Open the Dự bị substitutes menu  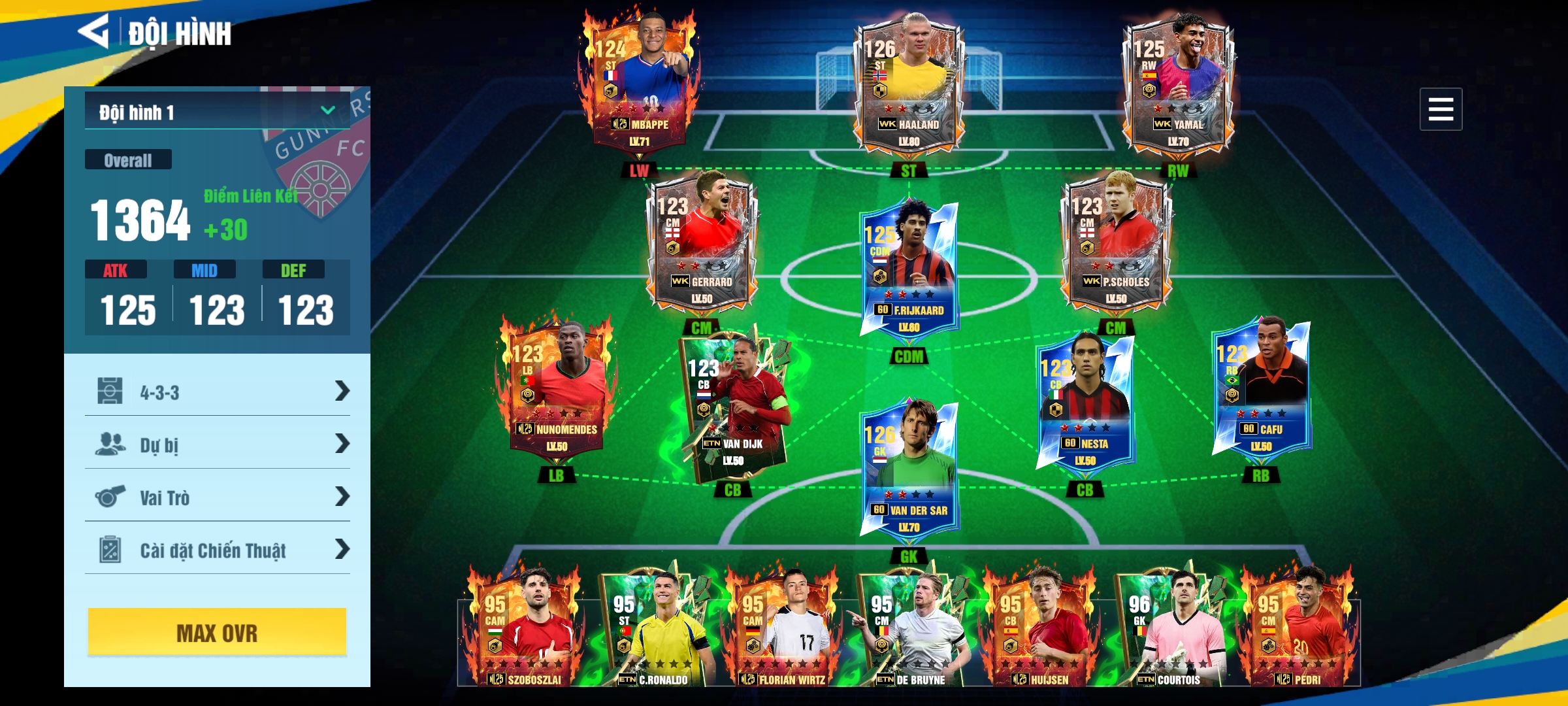pos(217,445)
